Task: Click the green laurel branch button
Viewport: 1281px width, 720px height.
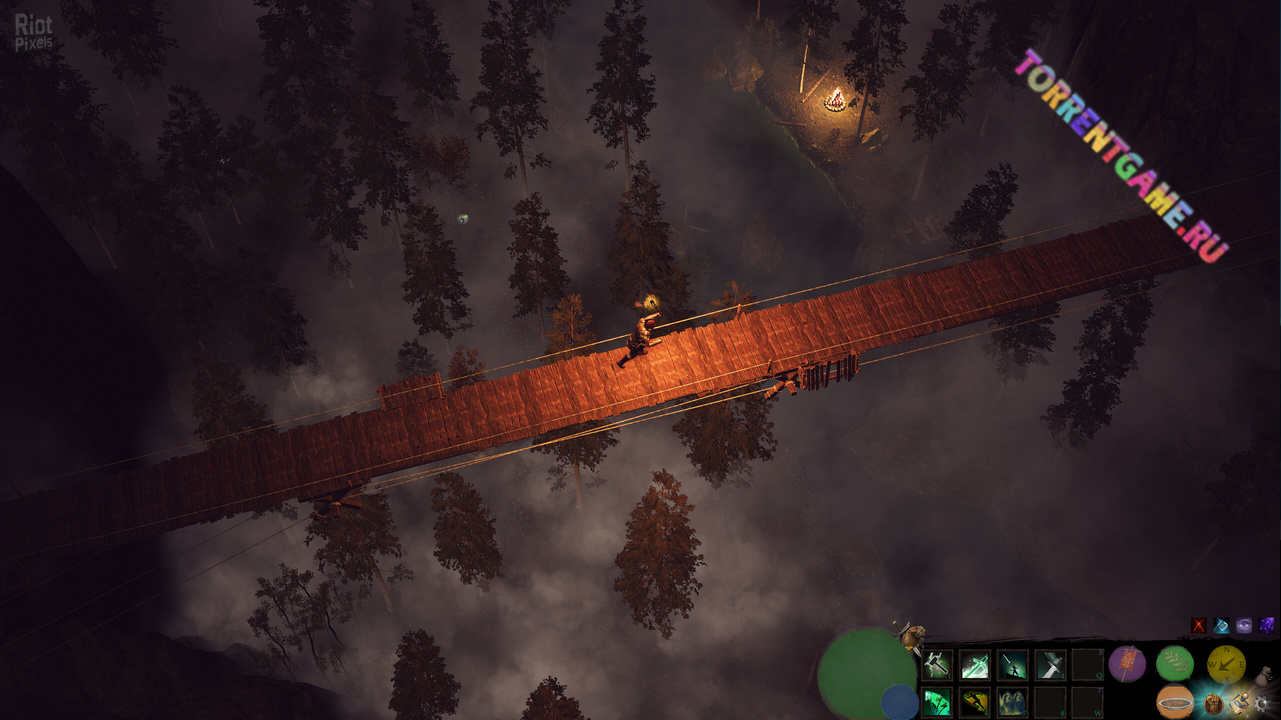Action: pos(1175,663)
